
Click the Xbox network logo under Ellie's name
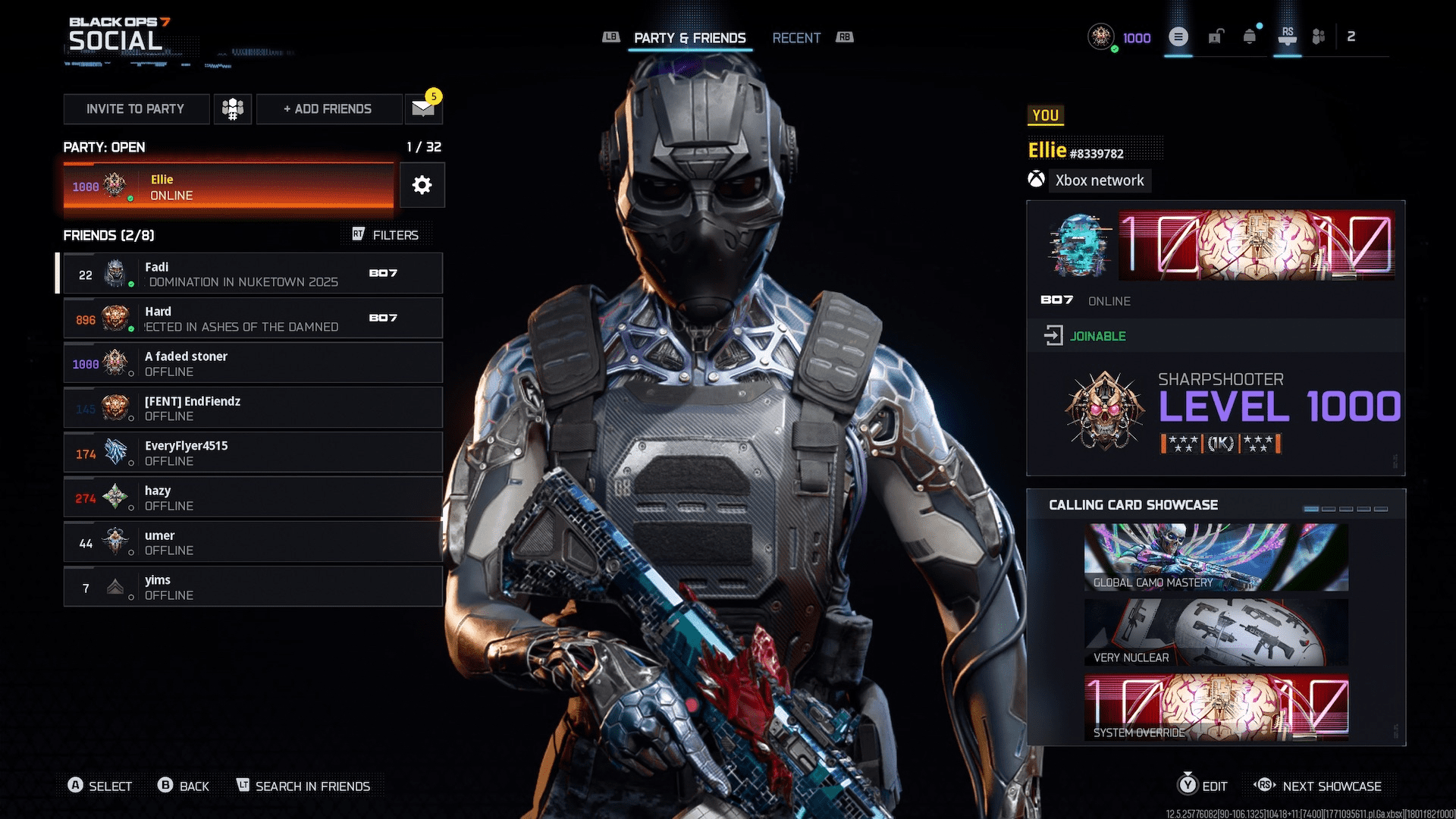1037,180
